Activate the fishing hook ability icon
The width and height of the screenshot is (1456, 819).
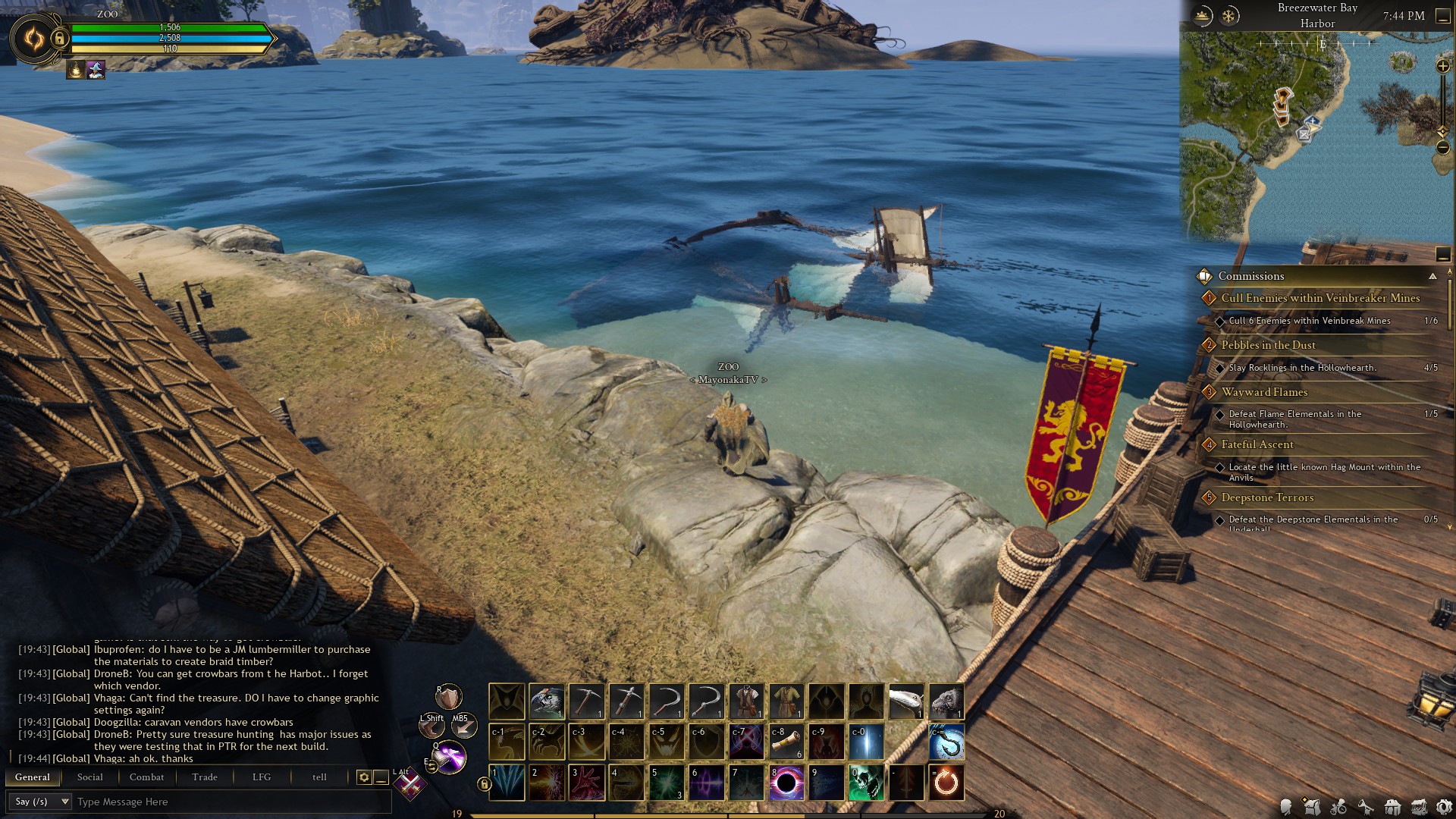click(x=946, y=742)
